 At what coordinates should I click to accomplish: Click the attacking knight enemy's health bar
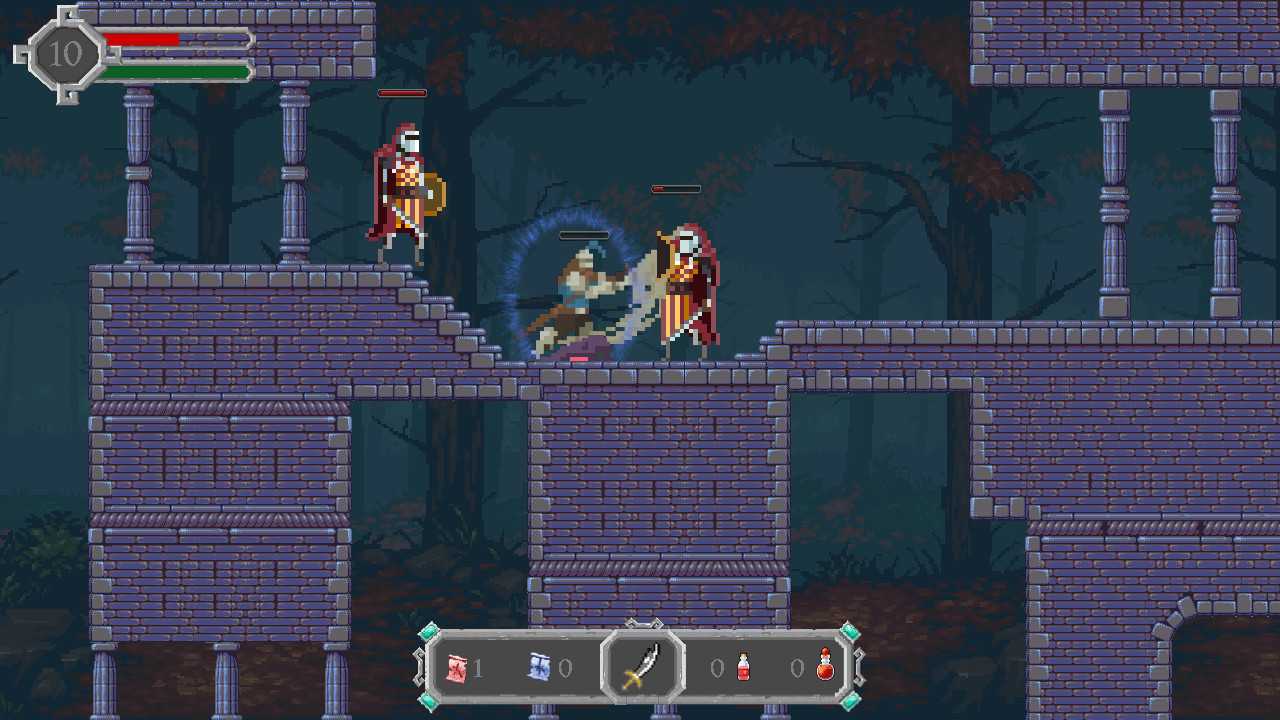(x=675, y=188)
